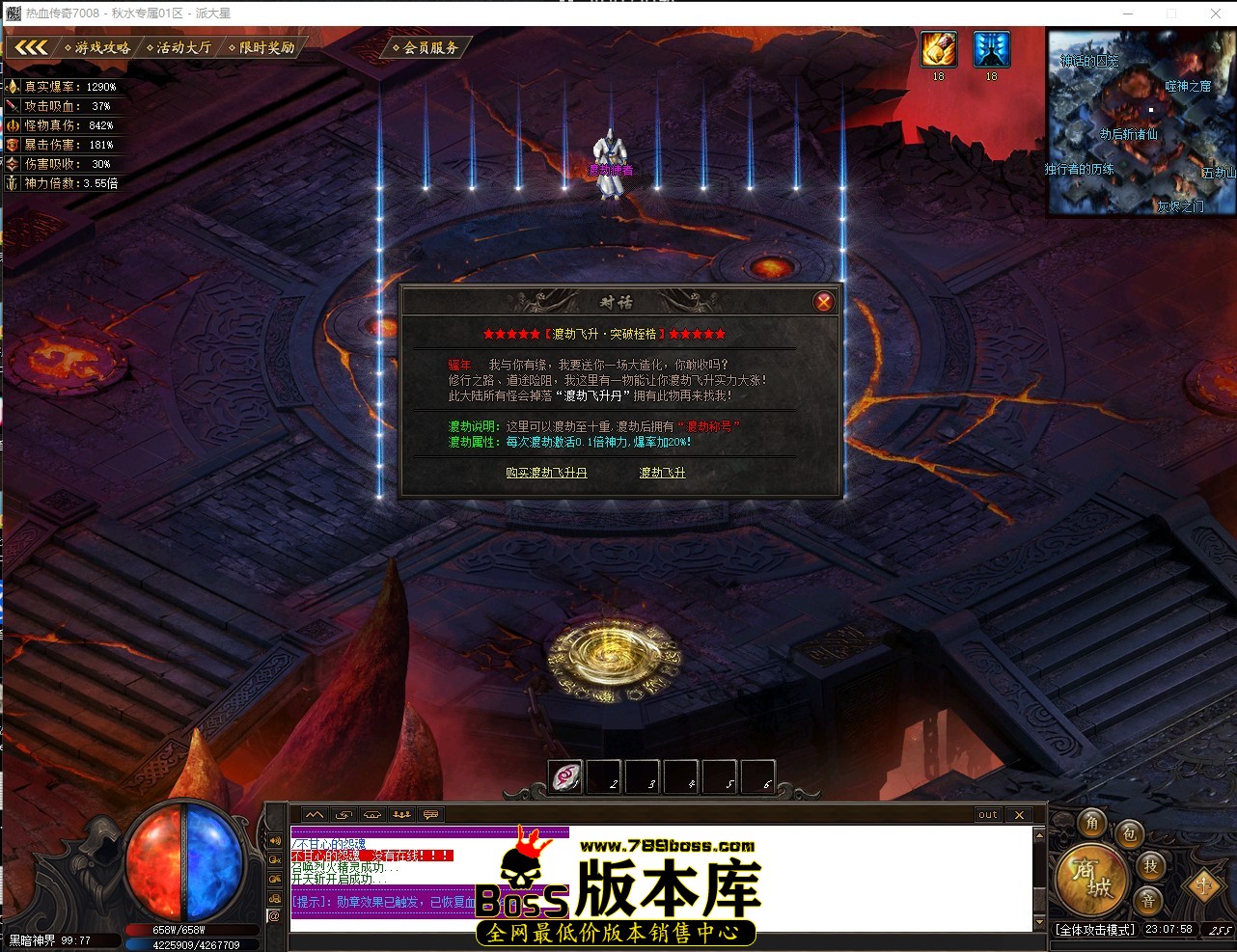The width and height of the screenshot is (1237, 952).
Task: Click the golden diamond 十 expand icon
Action: point(1203,885)
